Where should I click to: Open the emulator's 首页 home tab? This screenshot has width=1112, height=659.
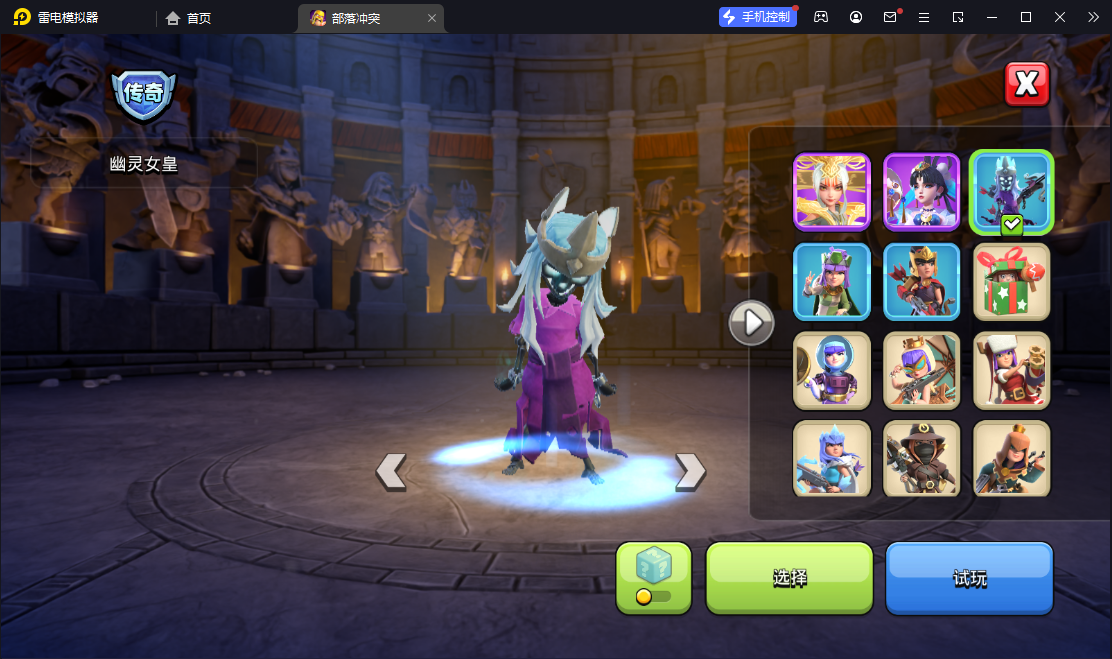(x=189, y=18)
